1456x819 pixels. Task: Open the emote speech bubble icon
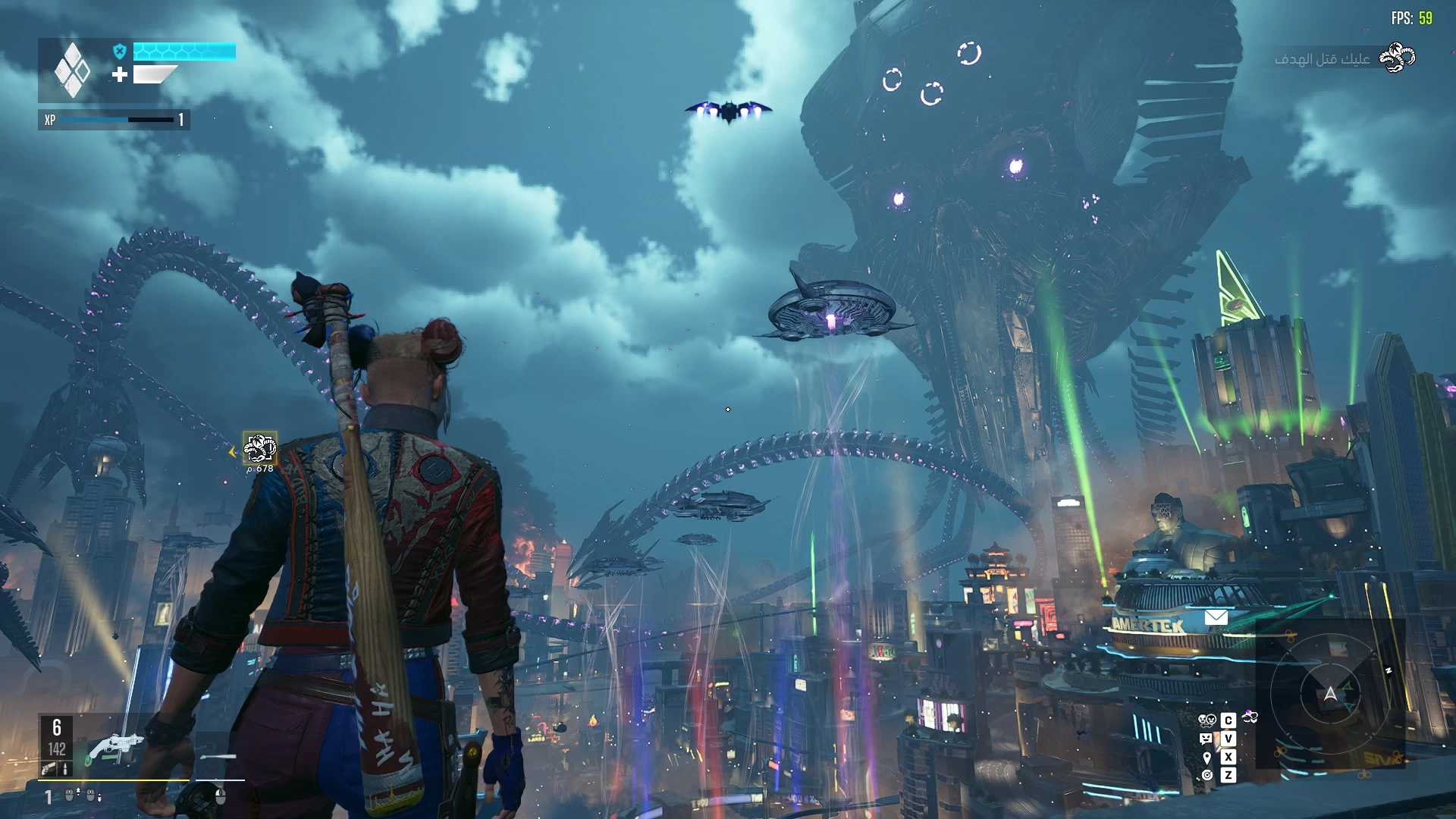(1206, 739)
